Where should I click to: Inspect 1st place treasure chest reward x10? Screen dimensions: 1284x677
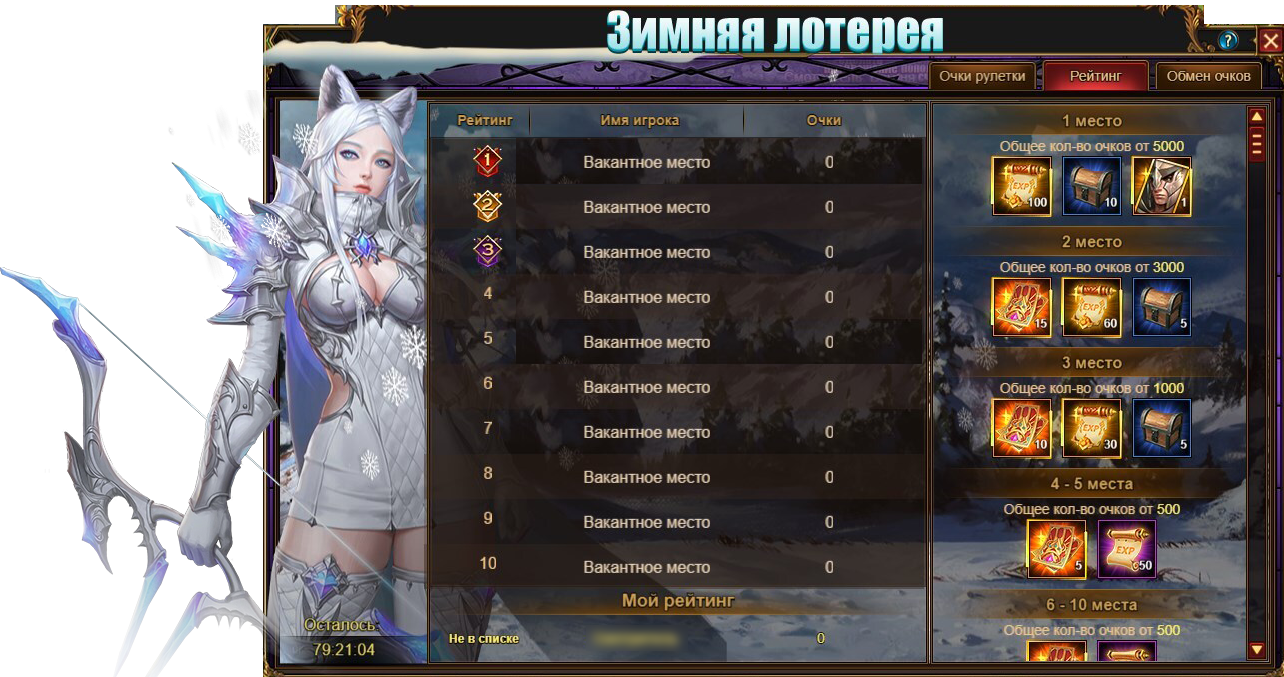coord(1092,186)
